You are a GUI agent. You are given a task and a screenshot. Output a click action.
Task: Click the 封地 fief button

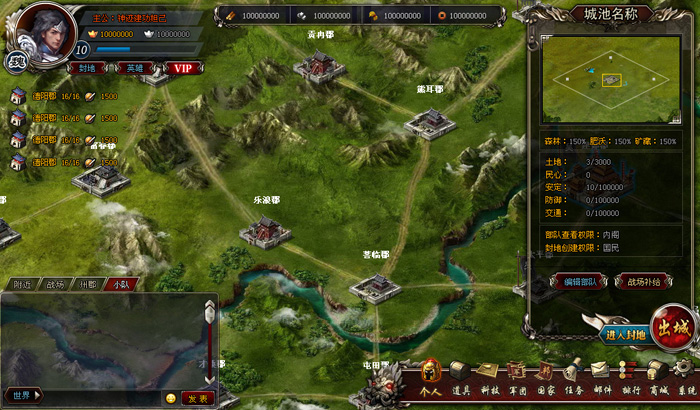88,68
